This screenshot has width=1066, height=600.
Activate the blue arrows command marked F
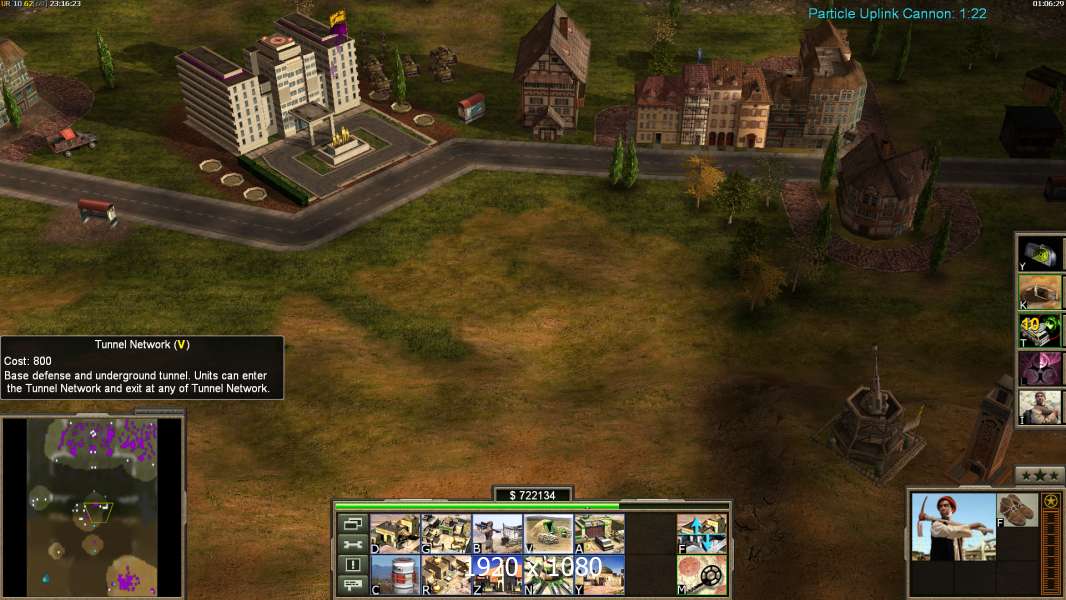[x=702, y=534]
